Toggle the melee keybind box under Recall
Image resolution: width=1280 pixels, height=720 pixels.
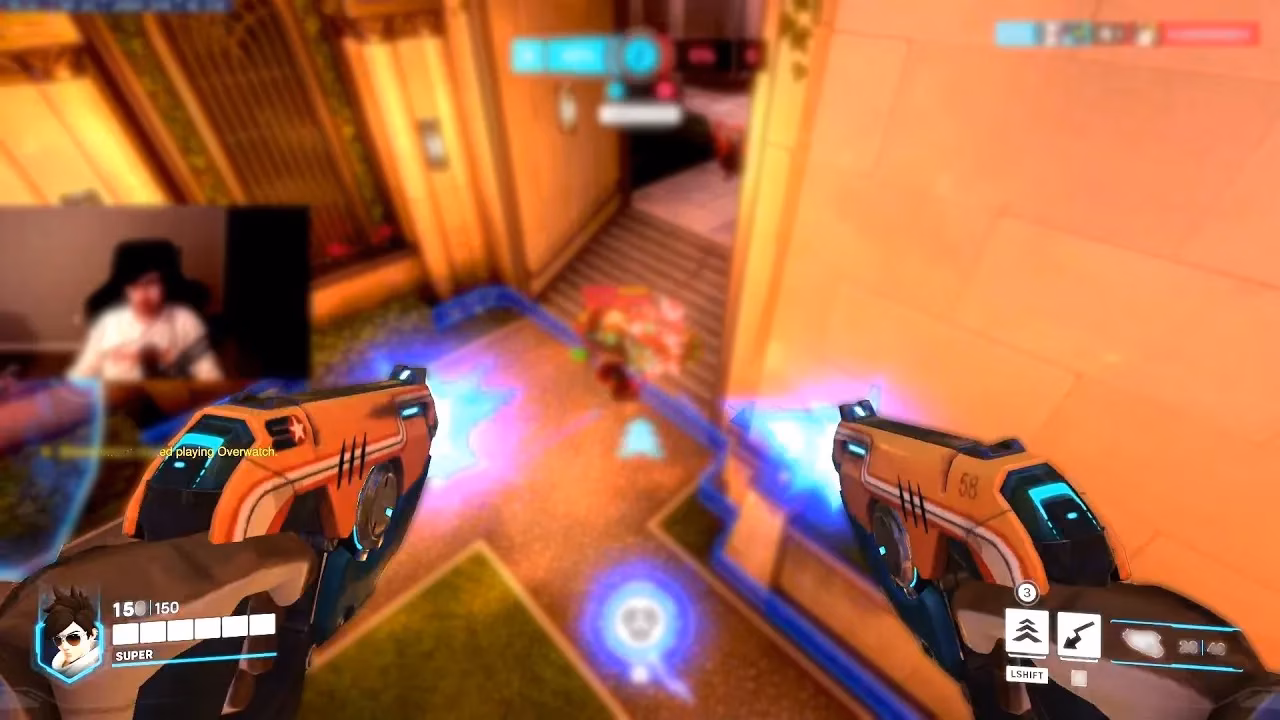coord(1077,676)
